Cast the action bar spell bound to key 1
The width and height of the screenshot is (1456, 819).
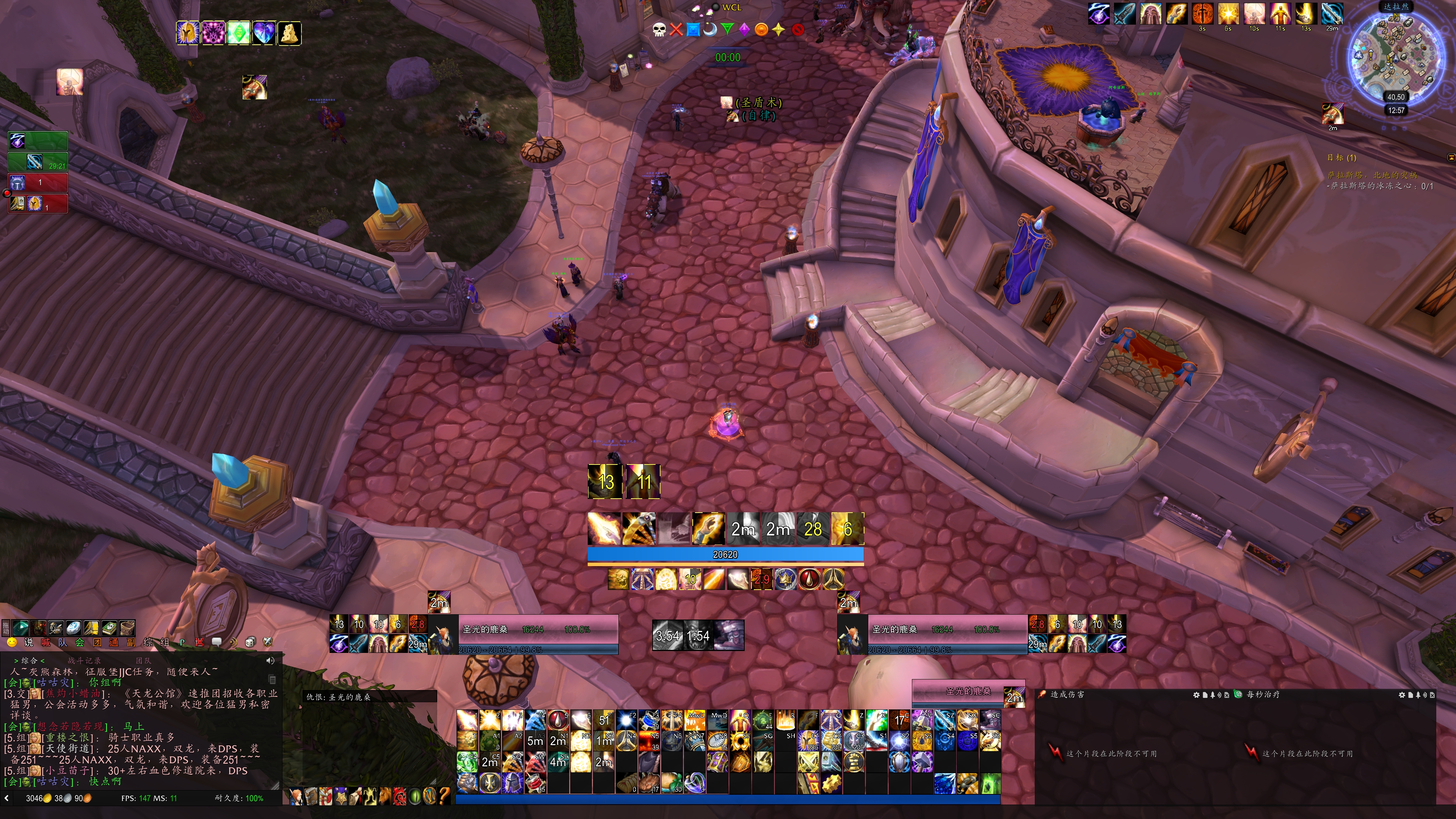(468, 720)
